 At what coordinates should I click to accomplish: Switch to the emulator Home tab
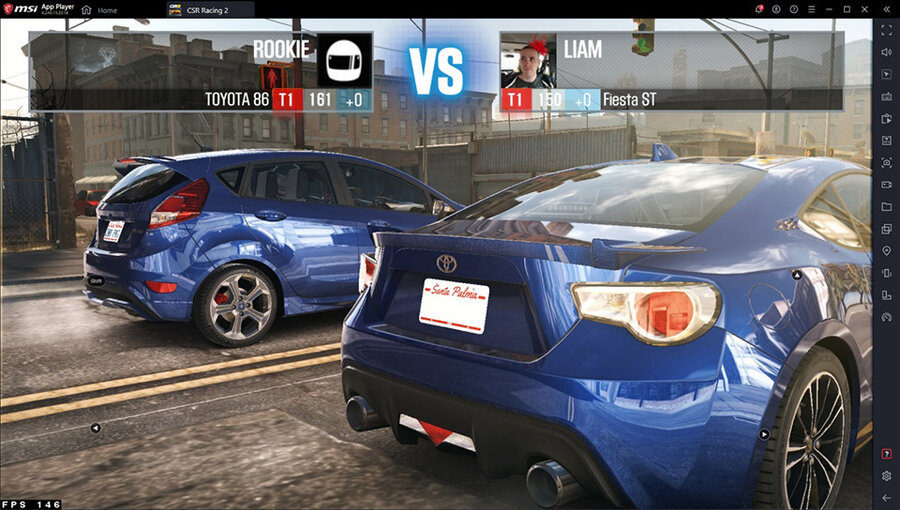tap(100, 10)
